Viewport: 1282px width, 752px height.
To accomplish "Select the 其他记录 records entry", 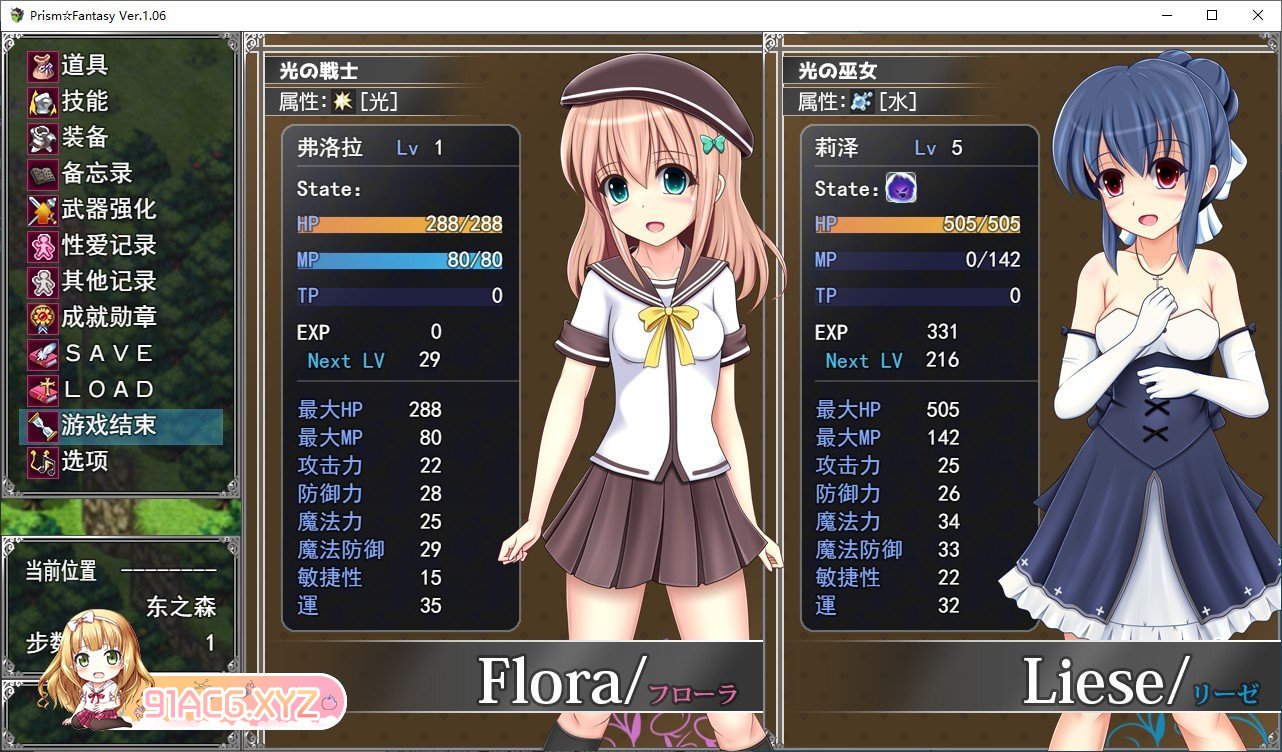I will tap(109, 282).
